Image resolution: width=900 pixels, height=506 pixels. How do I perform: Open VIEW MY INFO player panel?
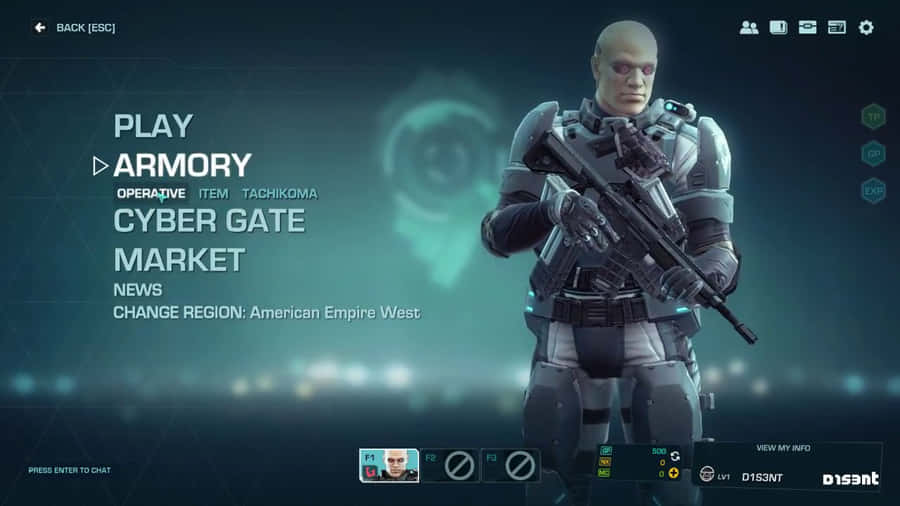[x=786, y=448]
